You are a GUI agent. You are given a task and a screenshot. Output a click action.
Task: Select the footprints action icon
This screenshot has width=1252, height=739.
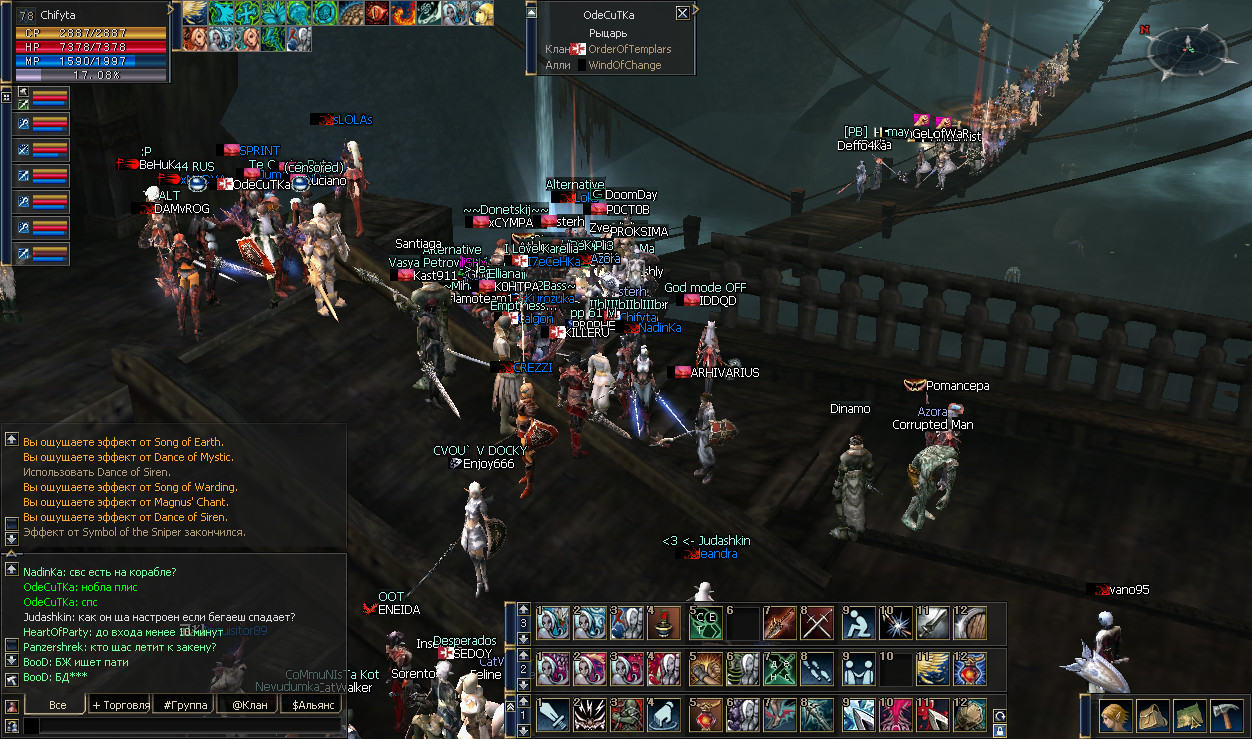(817, 668)
